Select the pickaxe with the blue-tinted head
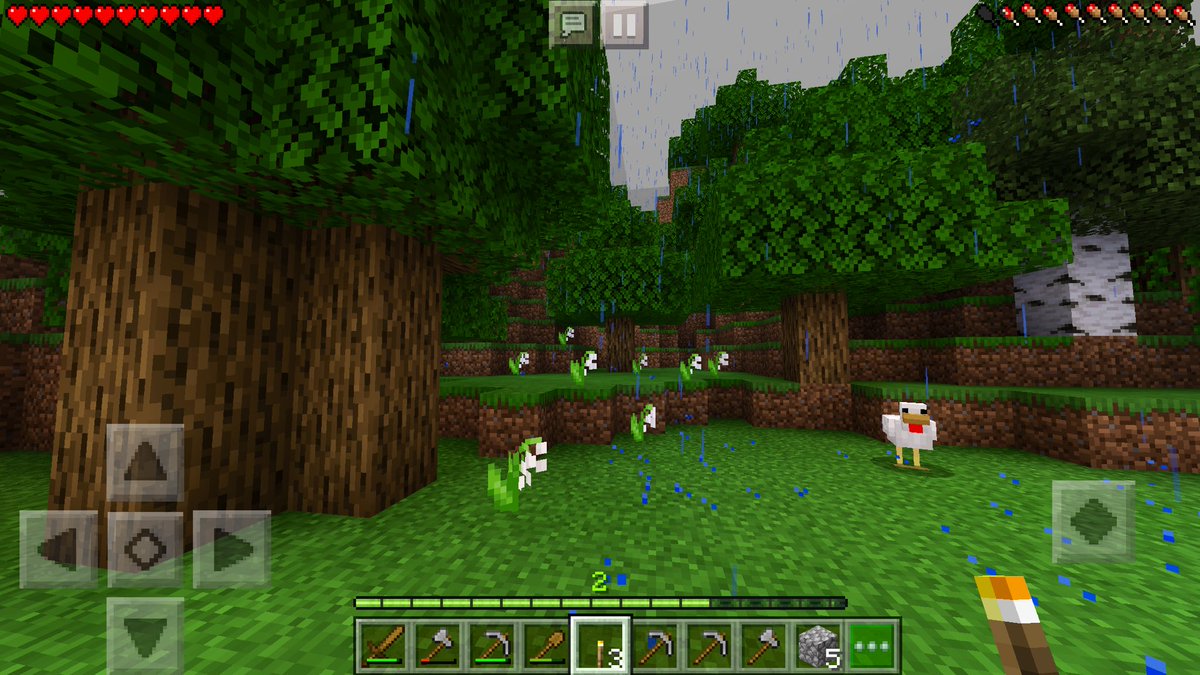This screenshot has width=1200, height=675. [655, 646]
